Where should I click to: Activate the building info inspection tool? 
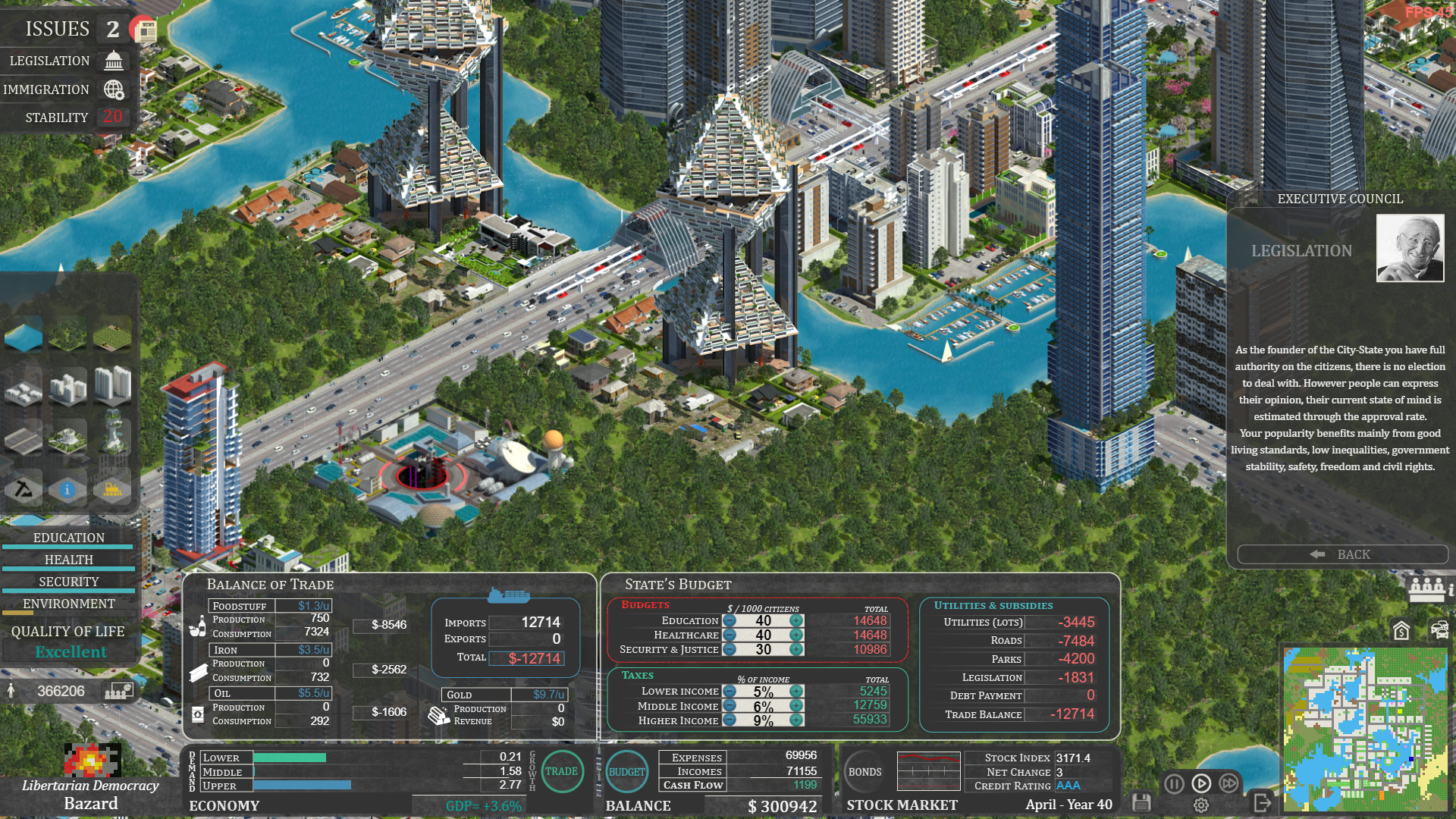click(x=67, y=489)
